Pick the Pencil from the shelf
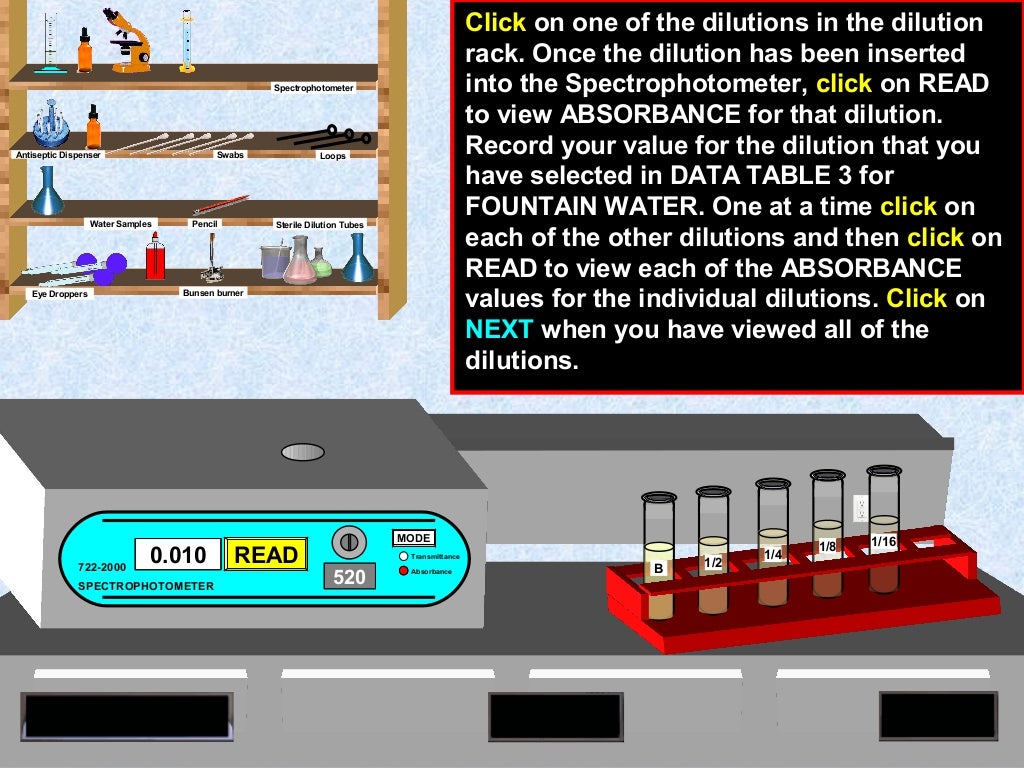Screen dimensions: 1024x768 point(206,205)
